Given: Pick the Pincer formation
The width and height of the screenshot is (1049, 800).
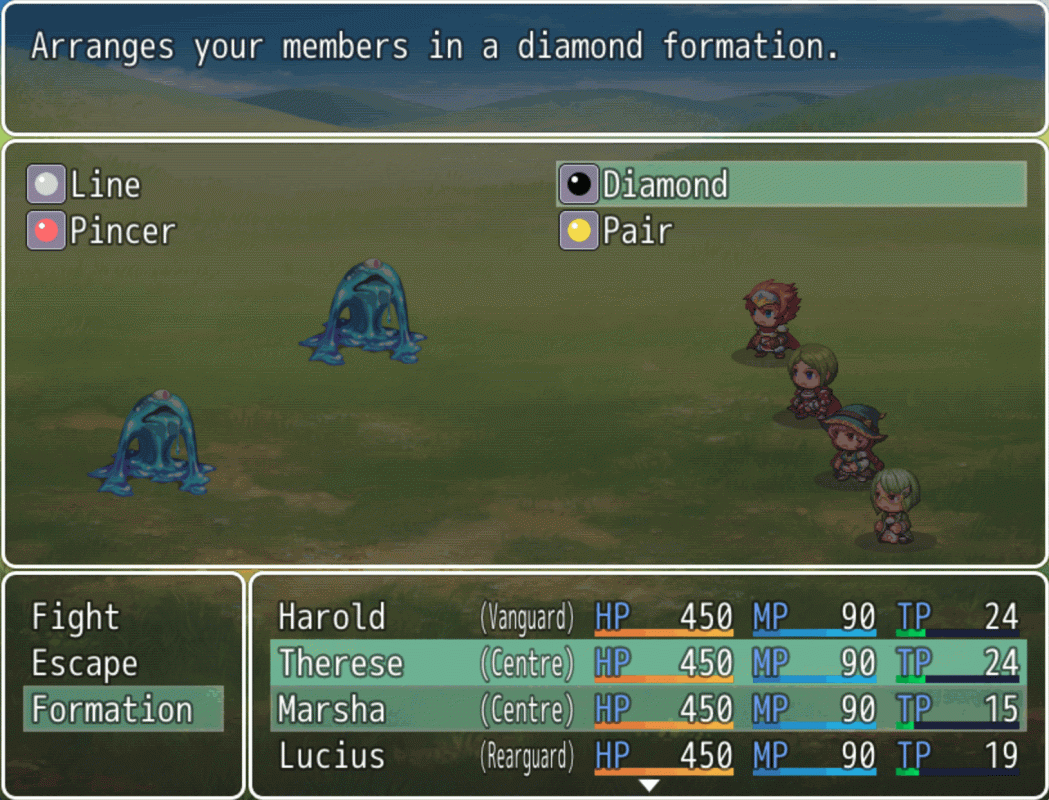Looking at the screenshot, I should 121,232.
